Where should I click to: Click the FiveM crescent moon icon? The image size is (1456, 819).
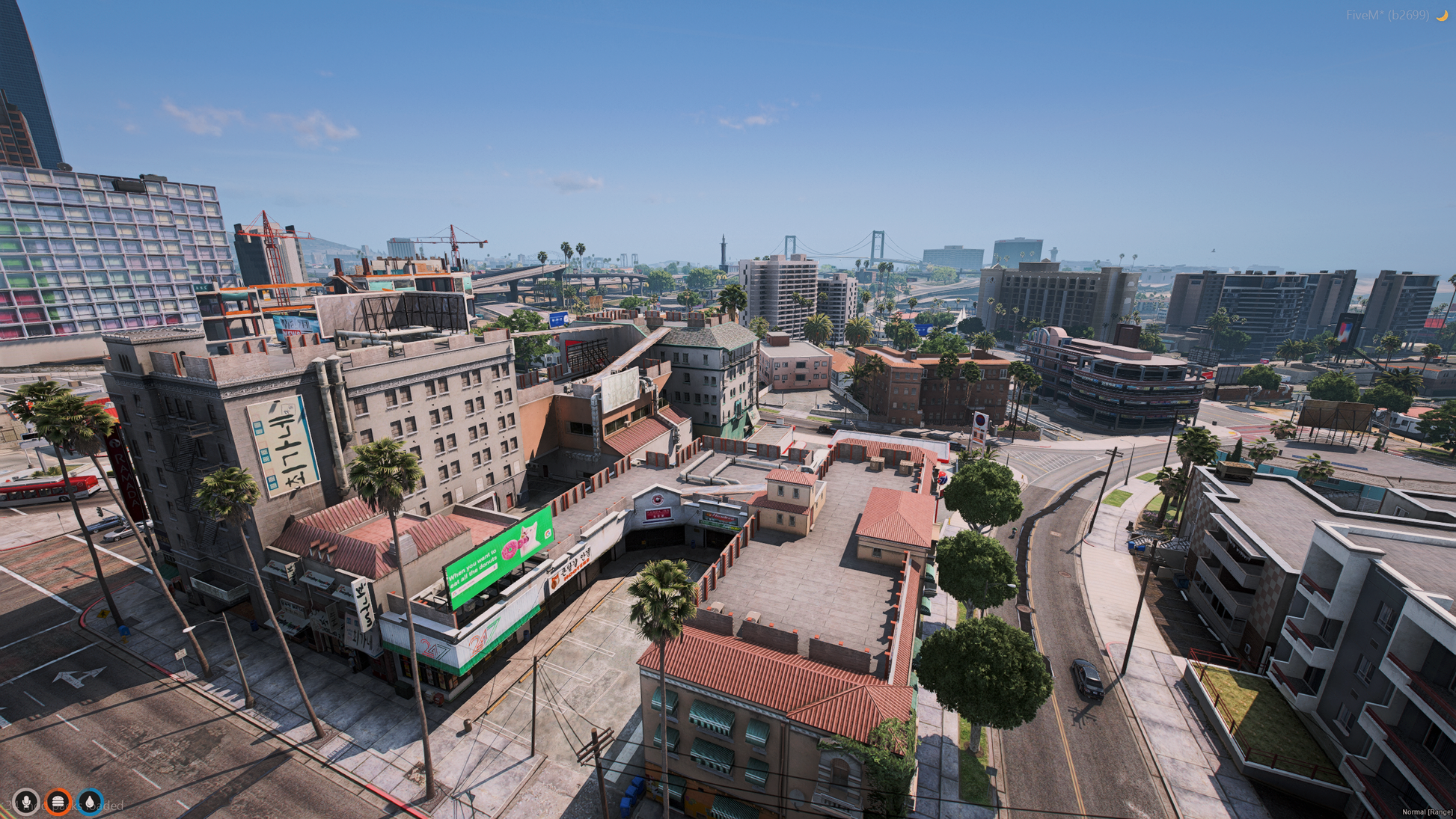[x=1441, y=15]
